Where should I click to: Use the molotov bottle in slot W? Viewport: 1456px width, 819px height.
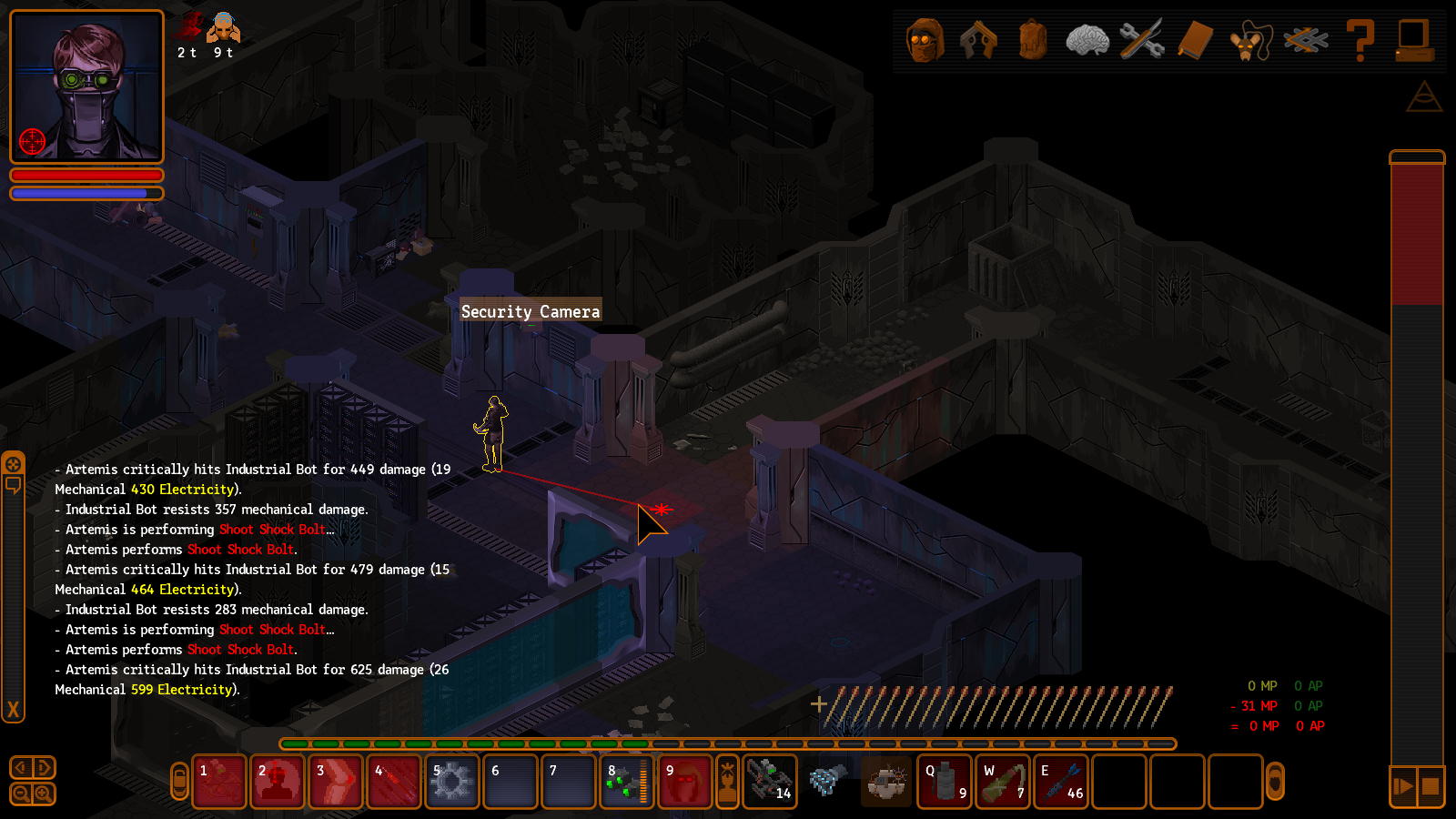tap(1003, 782)
